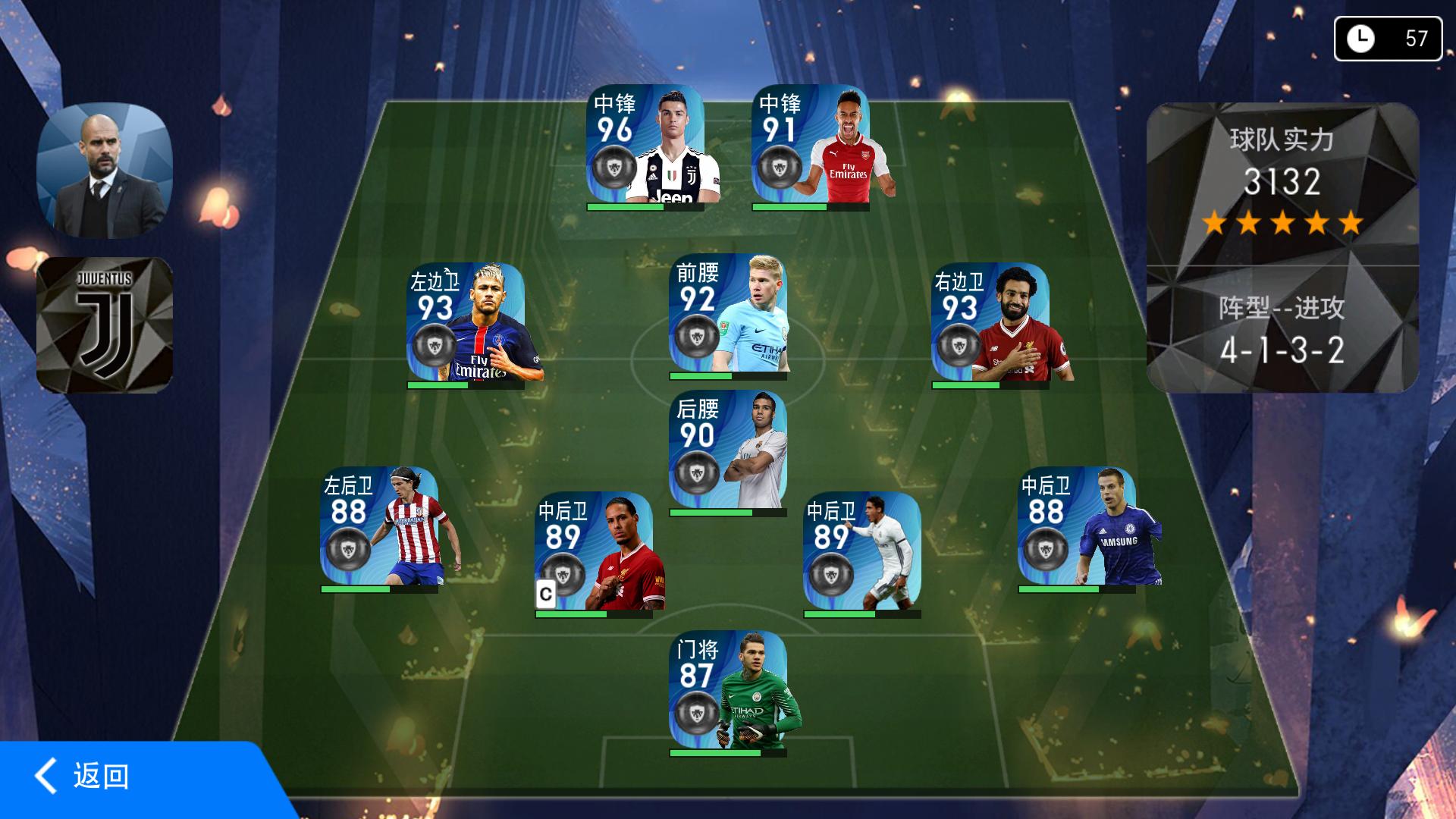Pick the 87-rated goalkeeper card
The height and width of the screenshot is (819, 1456).
pos(728,690)
